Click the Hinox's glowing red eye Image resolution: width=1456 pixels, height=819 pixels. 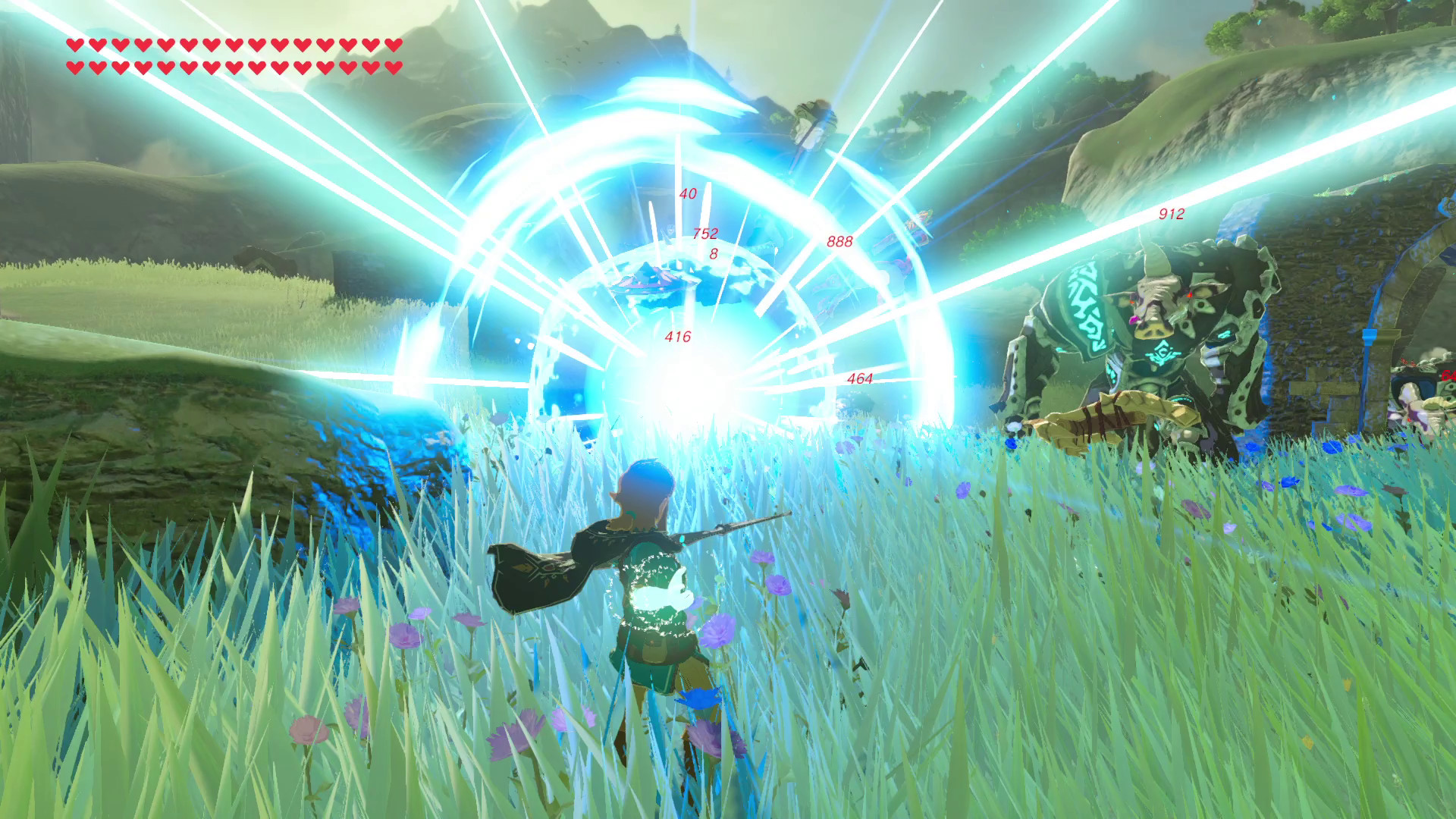coord(1191,293)
